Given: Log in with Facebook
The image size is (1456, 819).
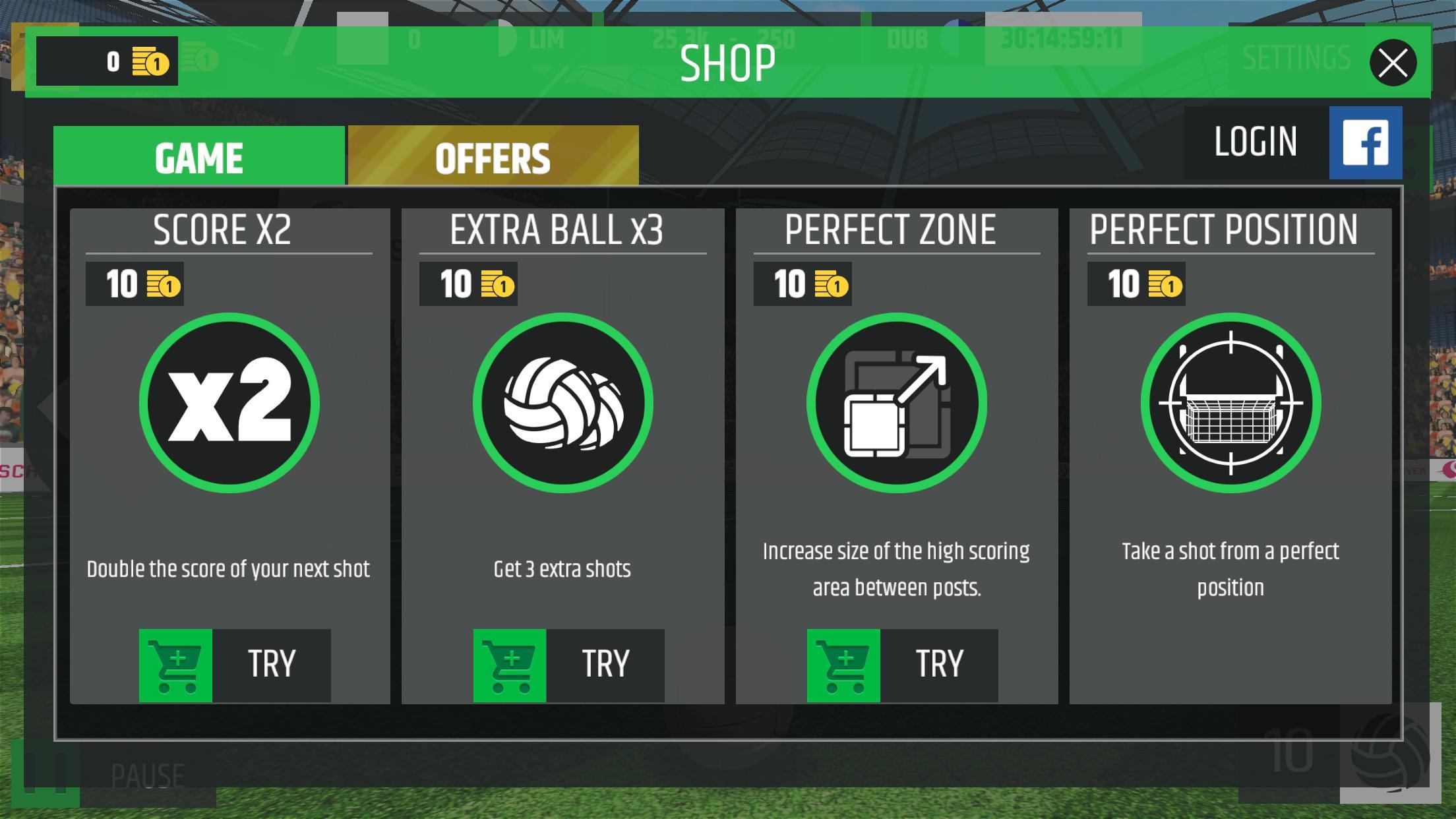Looking at the screenshot, I should tap(1292, 142).
